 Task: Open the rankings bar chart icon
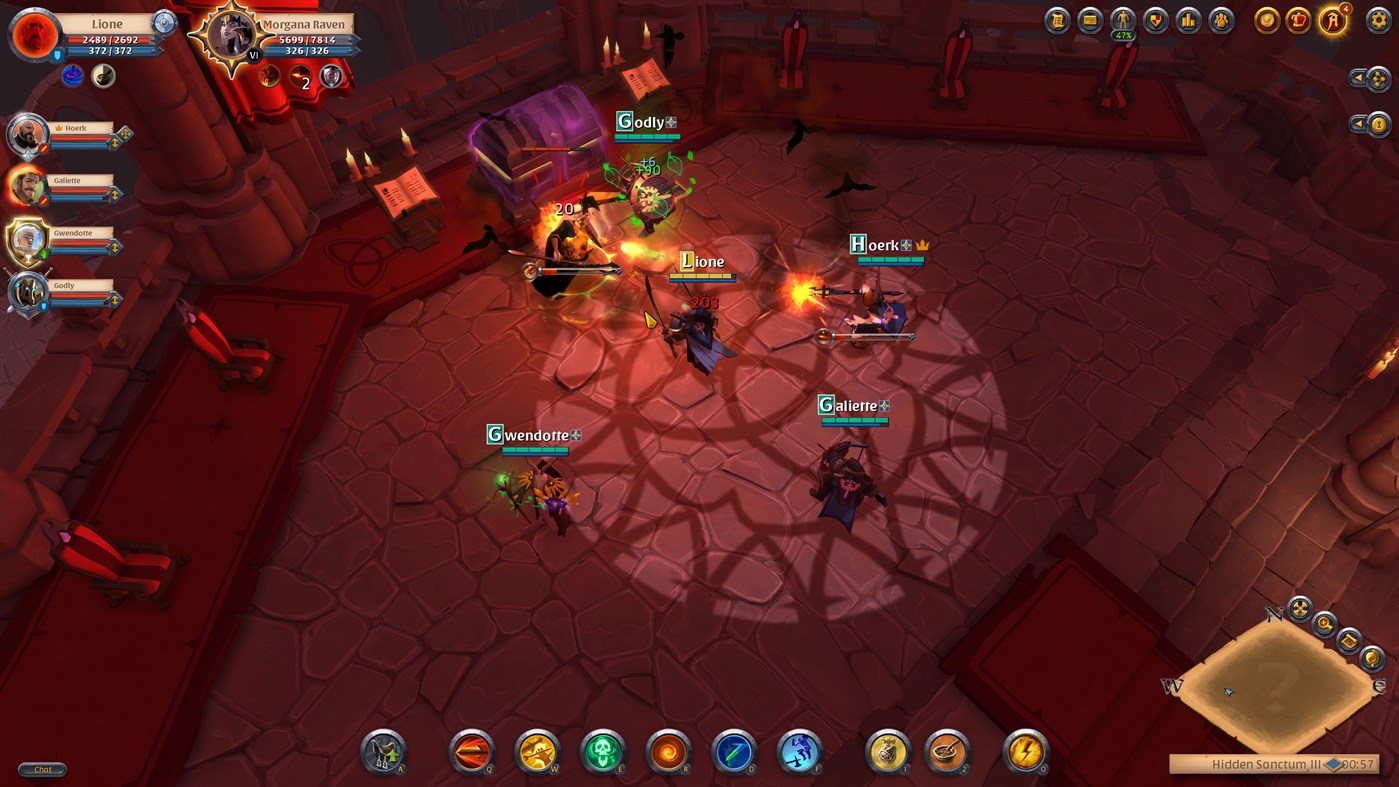point(1188,19)
